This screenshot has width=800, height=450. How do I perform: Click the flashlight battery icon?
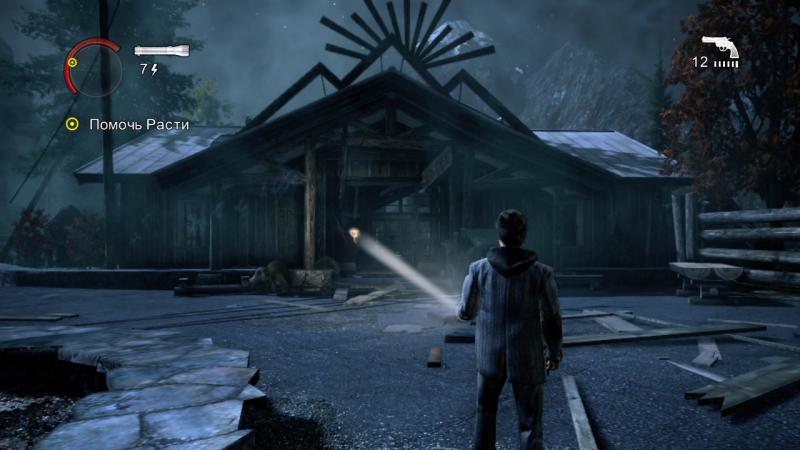pos(153,50)
